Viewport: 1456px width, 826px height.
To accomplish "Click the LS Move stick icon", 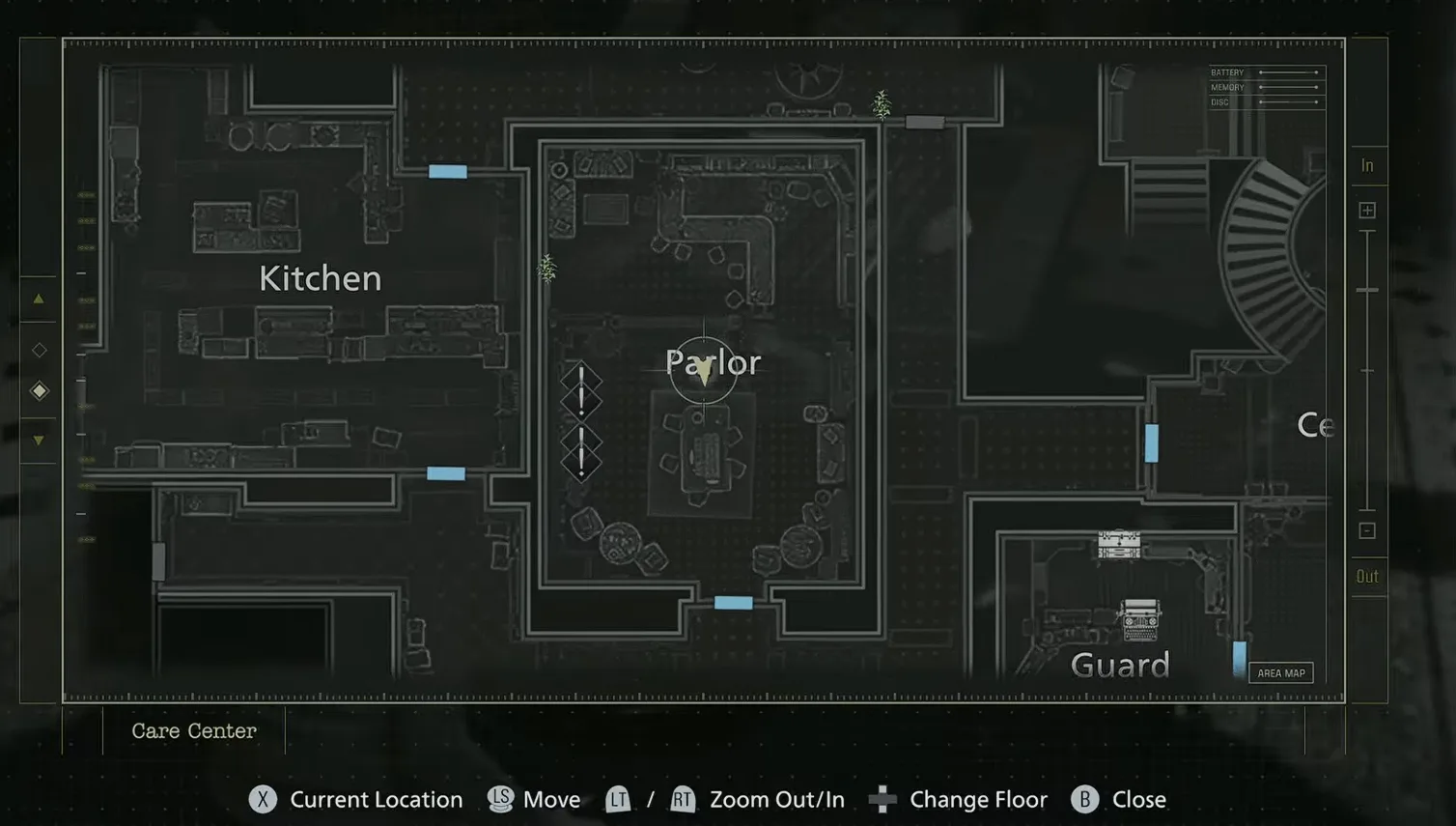I will (501, 799).
